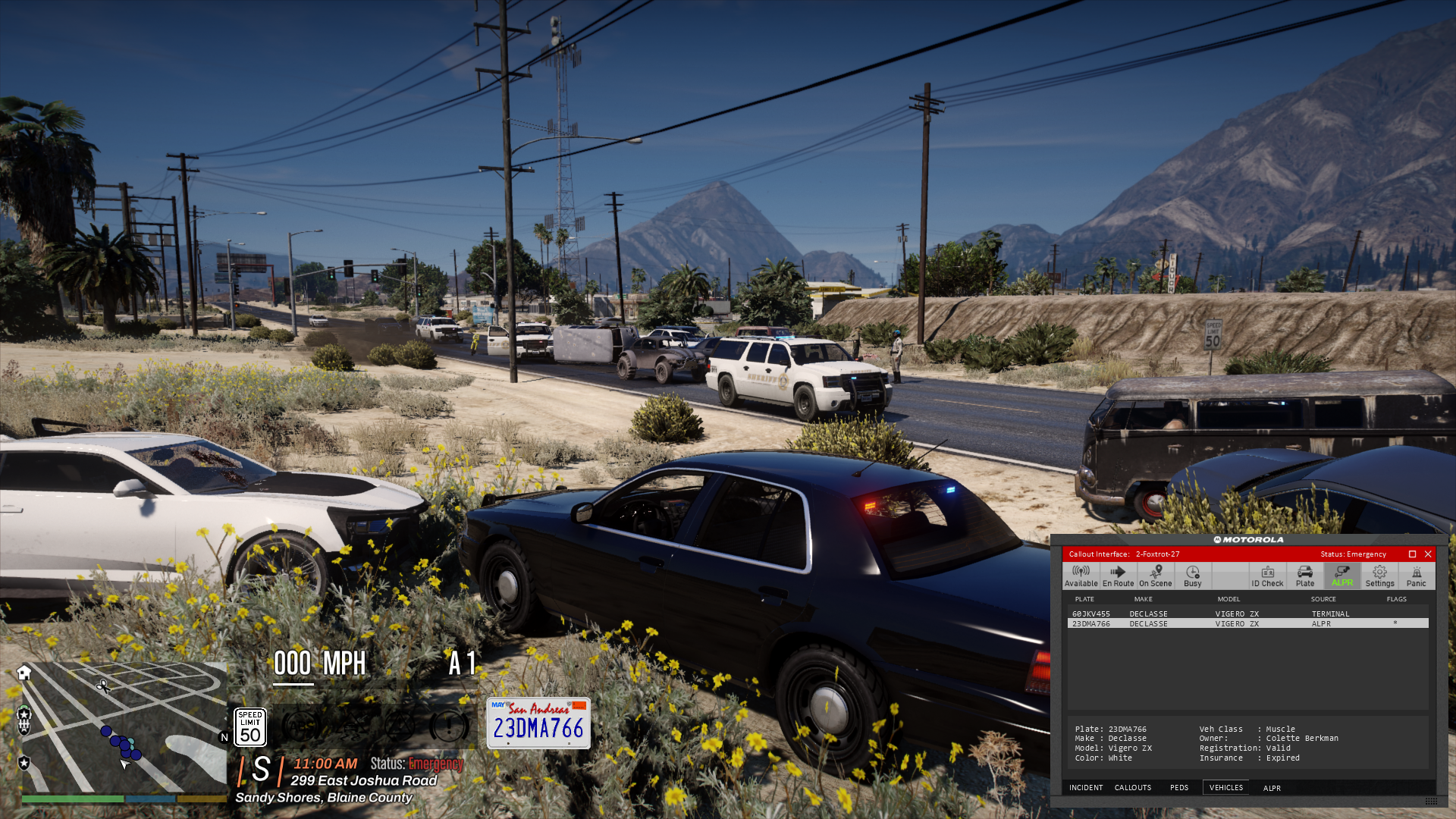Screen dimensions: 1456x819
Task: Switch to the PEDS tab
Action: [x=1179, y=787]
